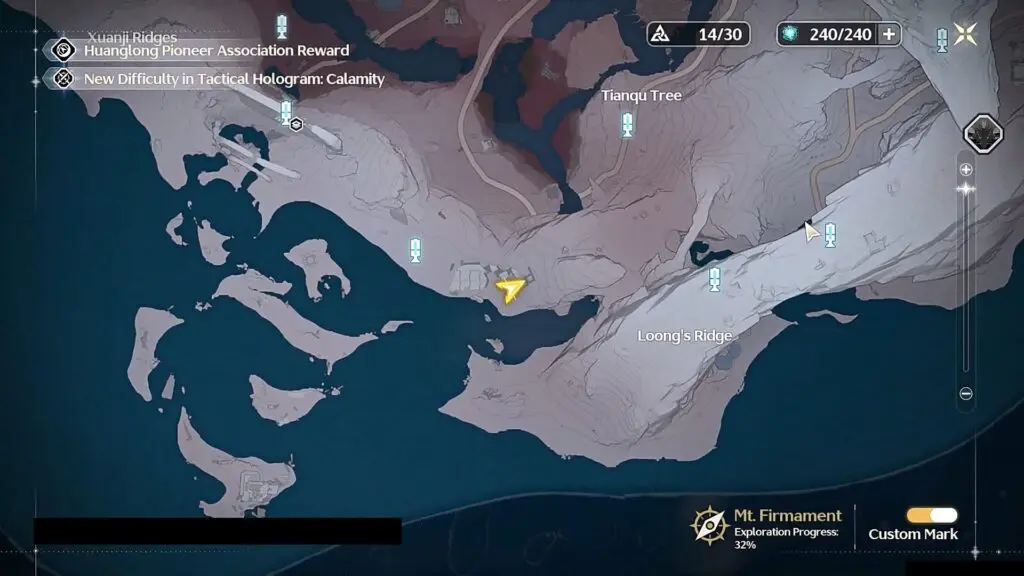Toggle the Custom Mark switch

pyautogui.click(x=931, y=515)
